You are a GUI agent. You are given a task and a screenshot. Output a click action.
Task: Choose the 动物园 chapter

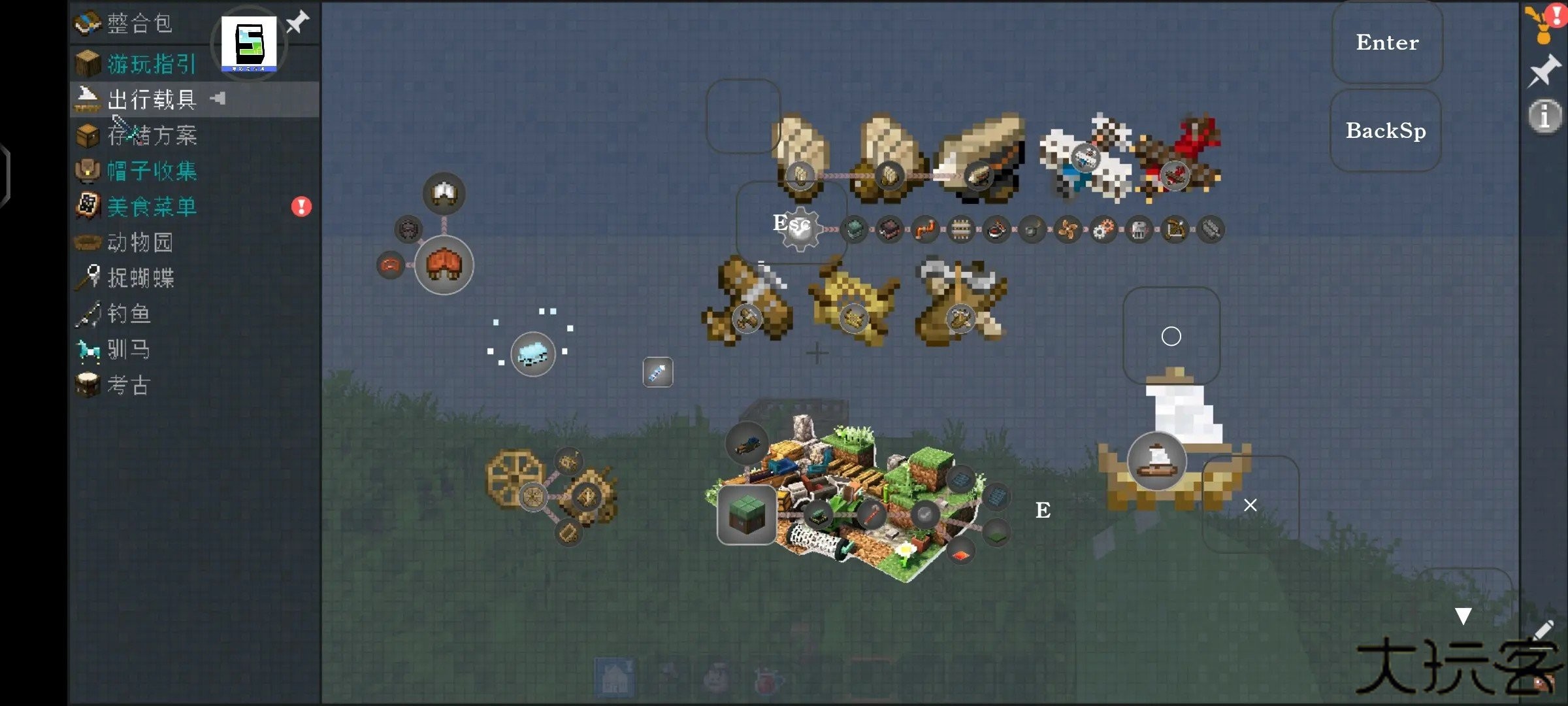140,243
